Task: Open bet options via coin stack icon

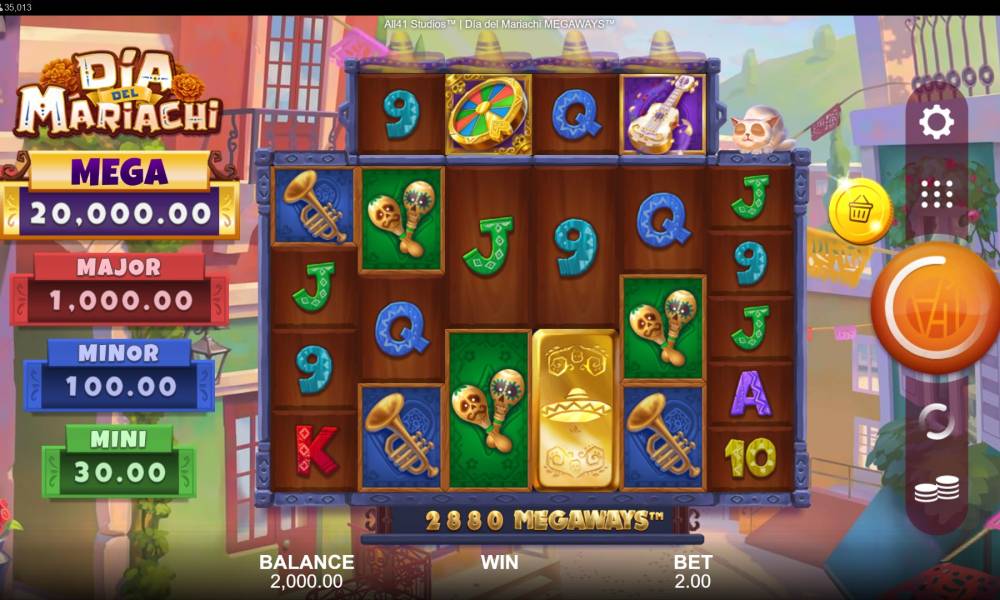Action: 937,490
